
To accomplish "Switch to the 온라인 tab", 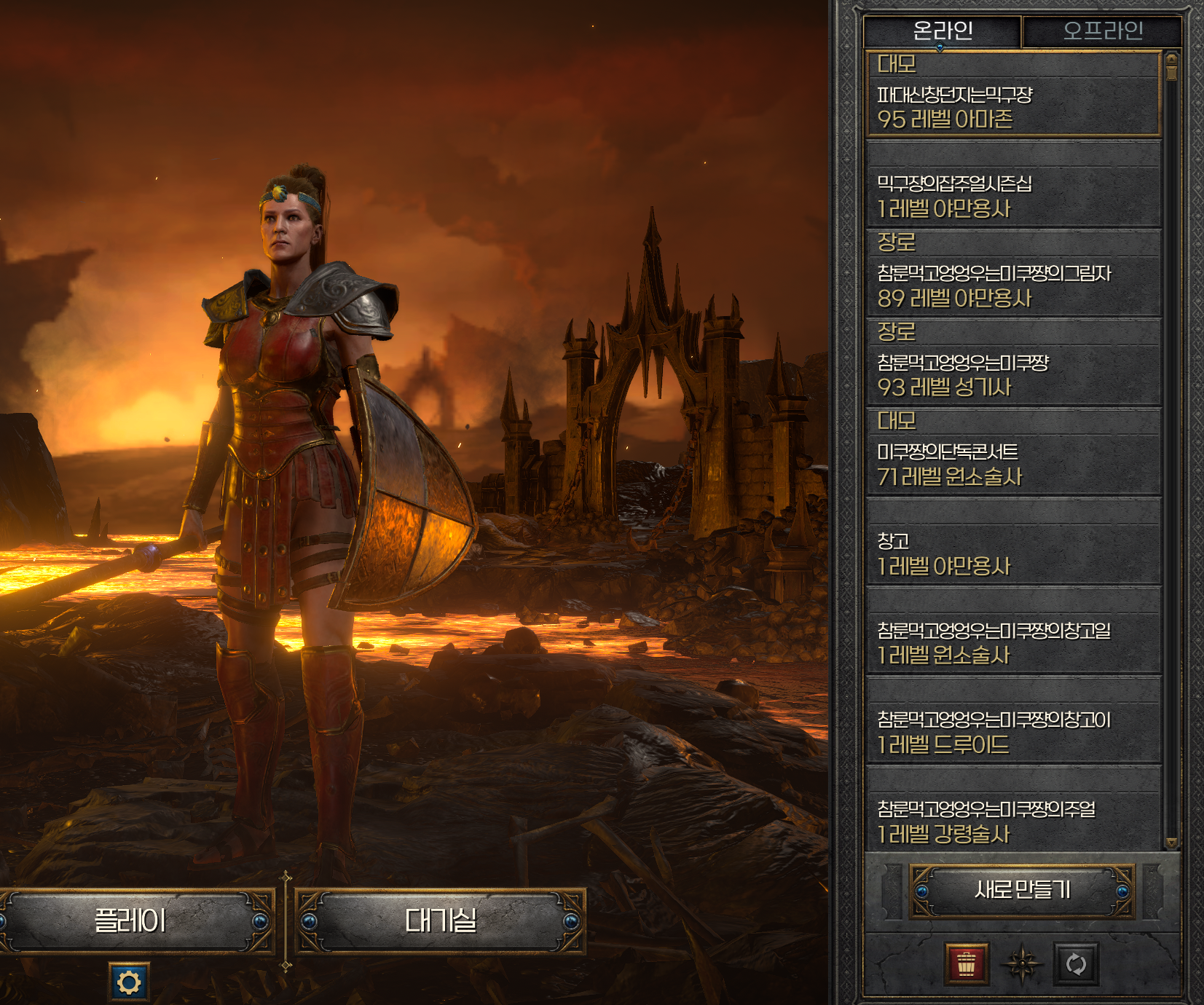I will 942,31.
